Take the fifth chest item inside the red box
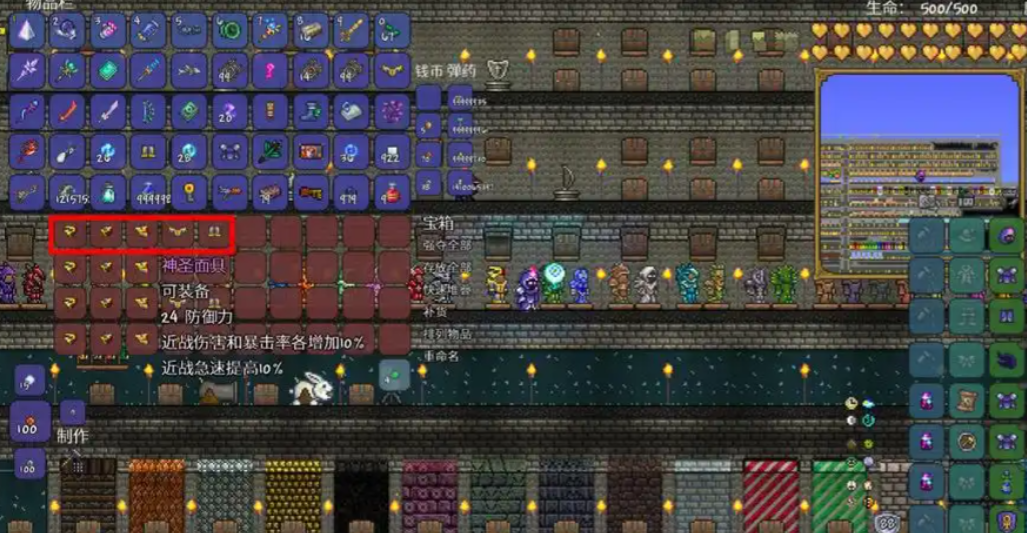This screenshot has width=1027, height=533. [213, 233]
